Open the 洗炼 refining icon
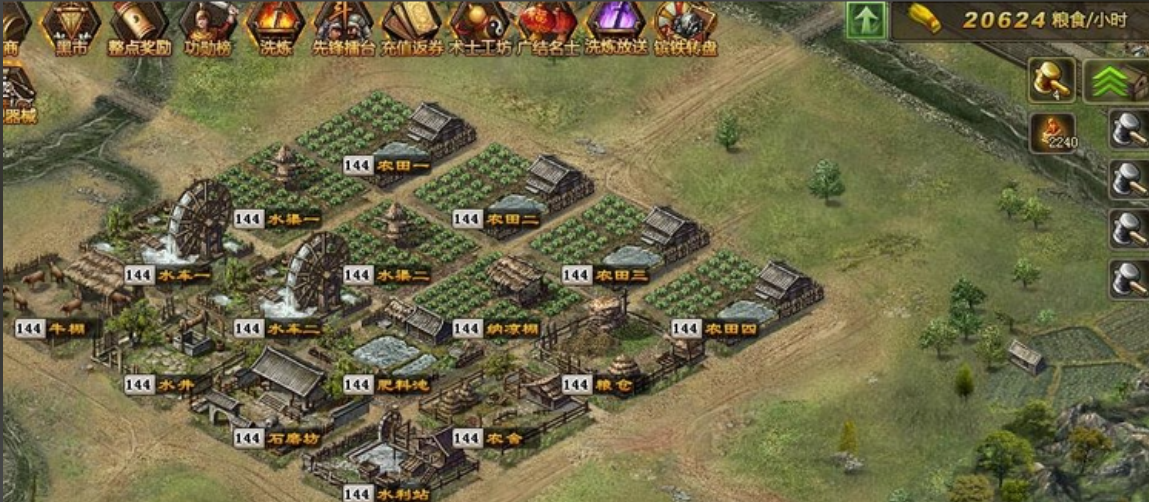The image size is (1149, 502). click(273, 25)
